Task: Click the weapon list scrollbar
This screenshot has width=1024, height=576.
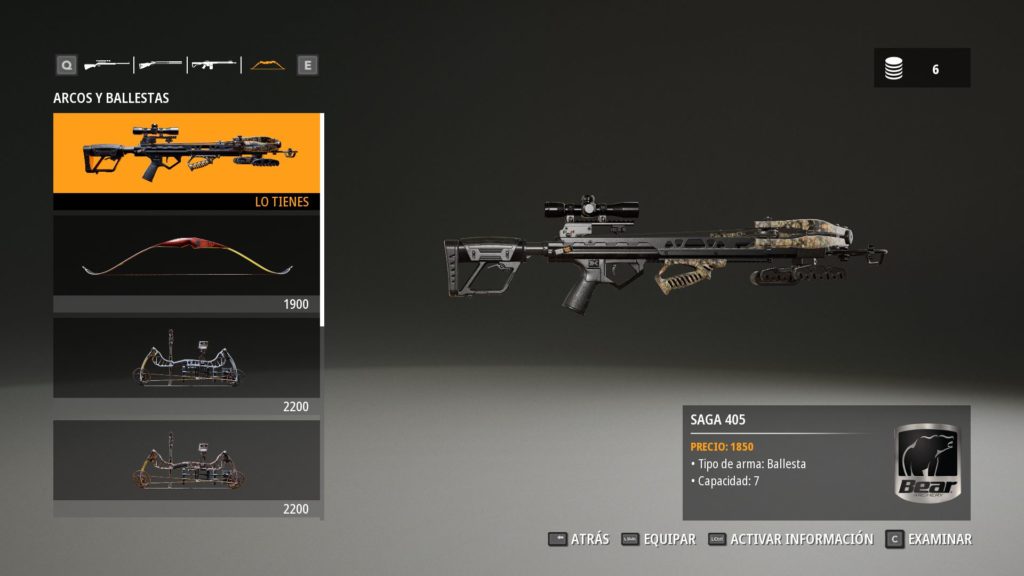Action: coord(322,220)
